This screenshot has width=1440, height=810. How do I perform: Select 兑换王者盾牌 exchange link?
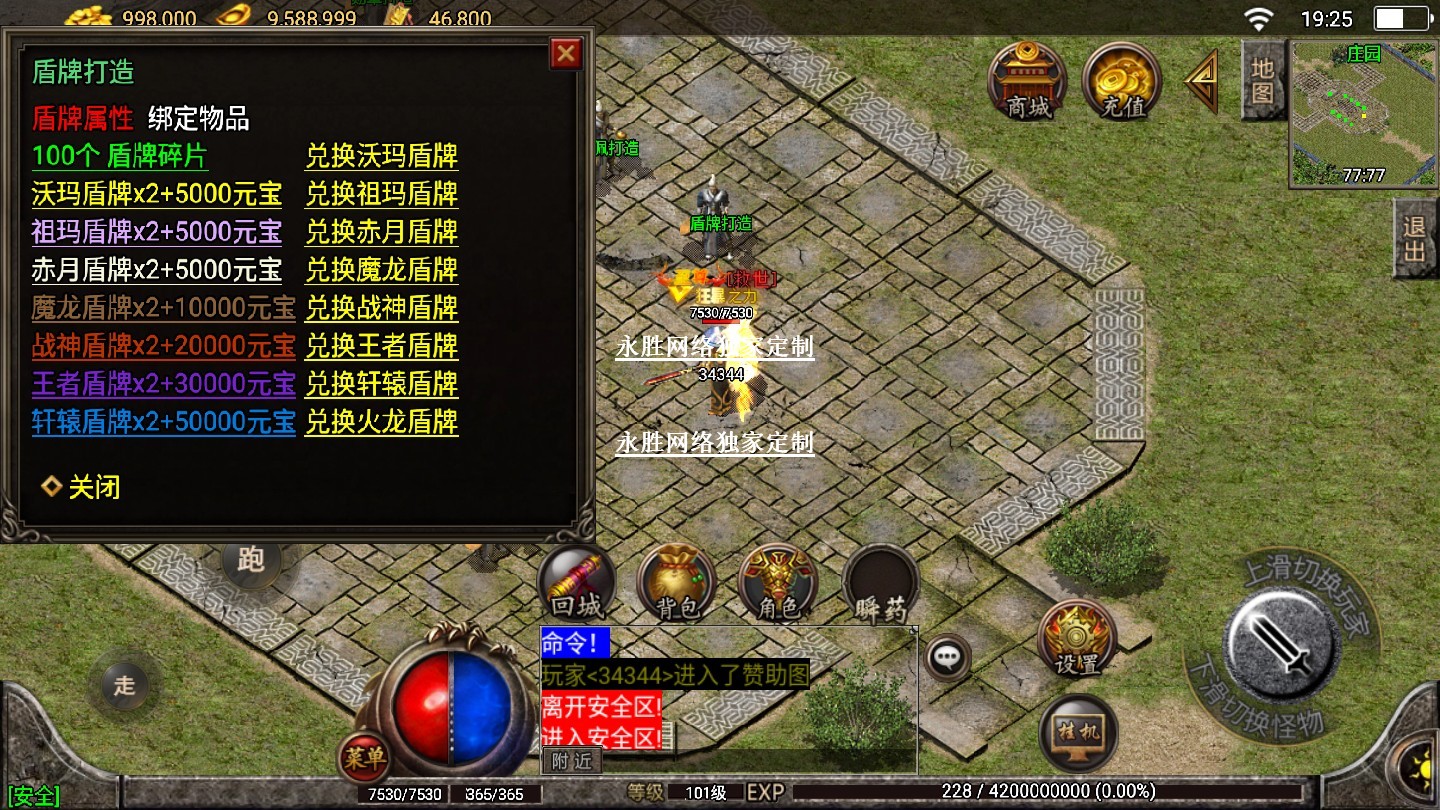point(381,346)
